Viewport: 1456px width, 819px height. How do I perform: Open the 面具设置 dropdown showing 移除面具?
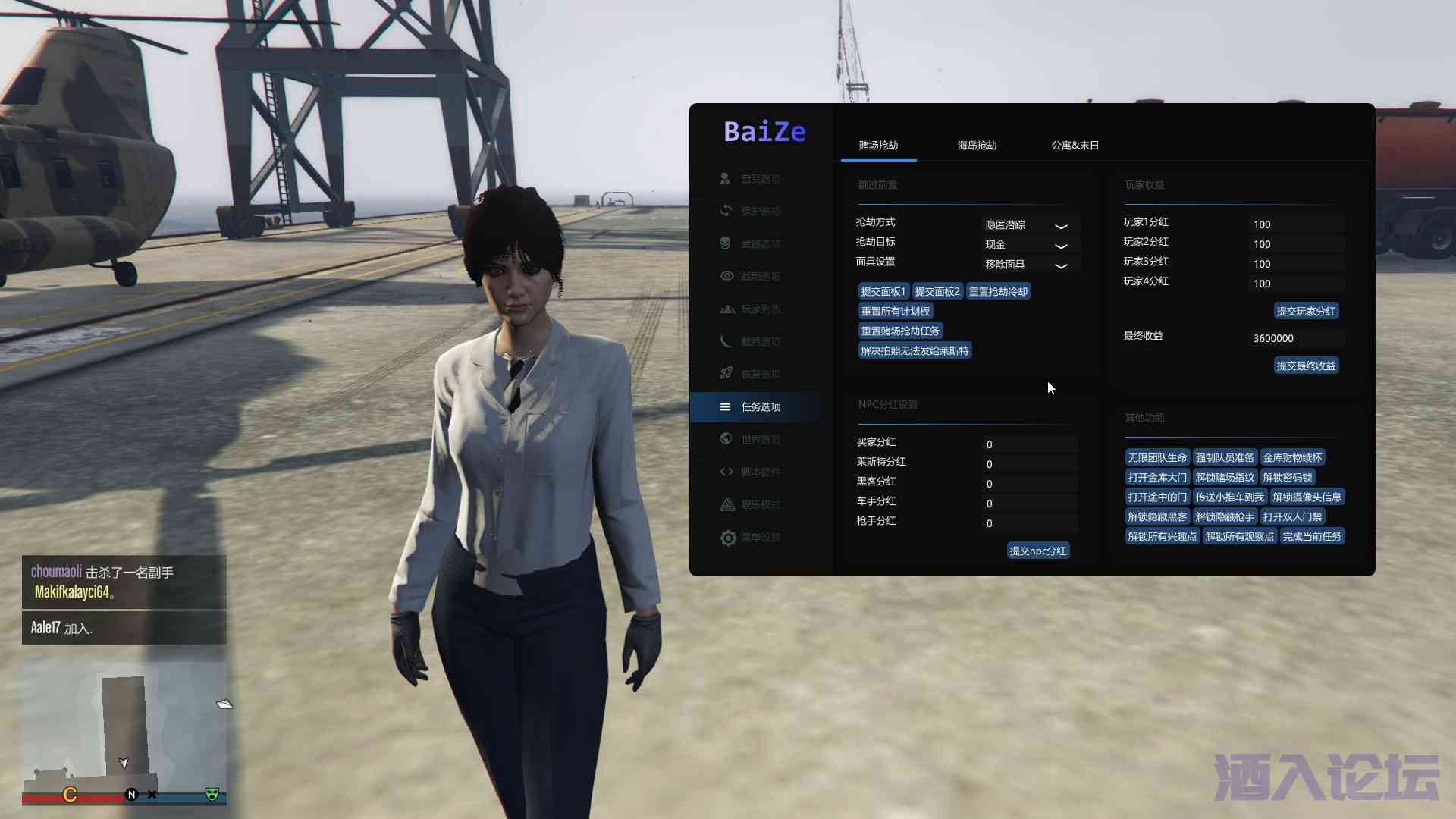[1029, 265]
